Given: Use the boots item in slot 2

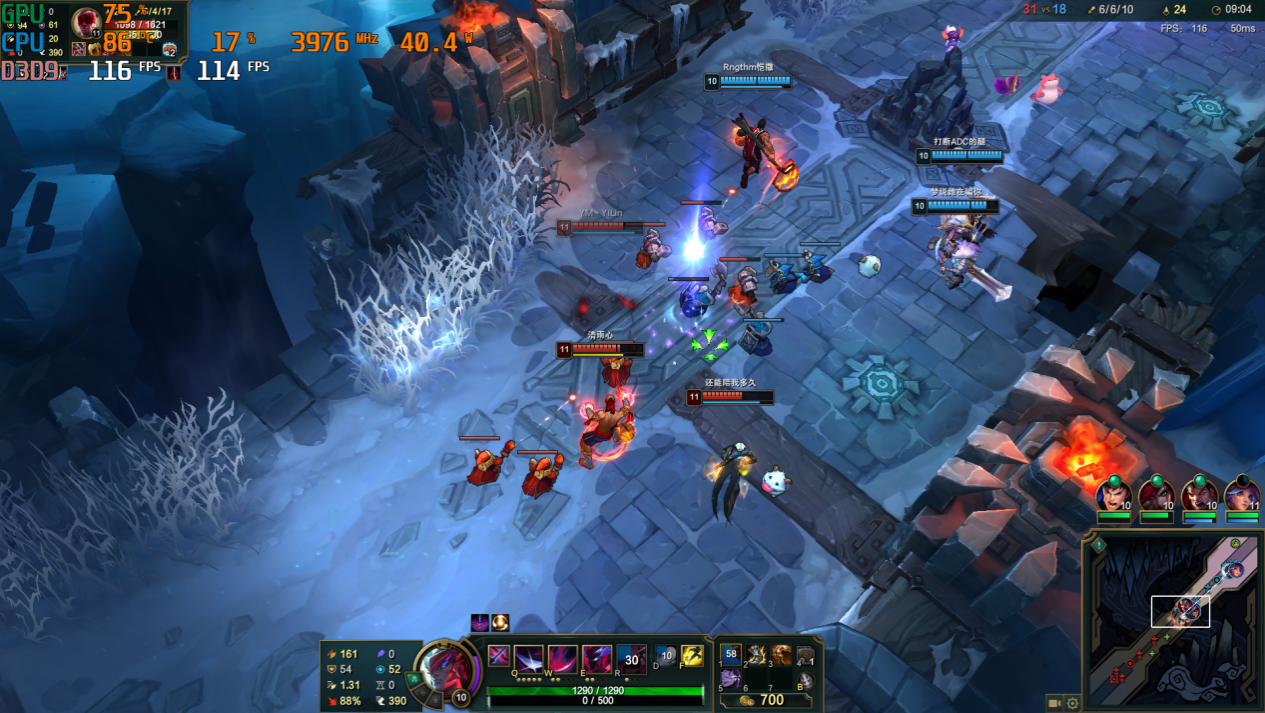Looking at the screenshot, I should point(756,655).
